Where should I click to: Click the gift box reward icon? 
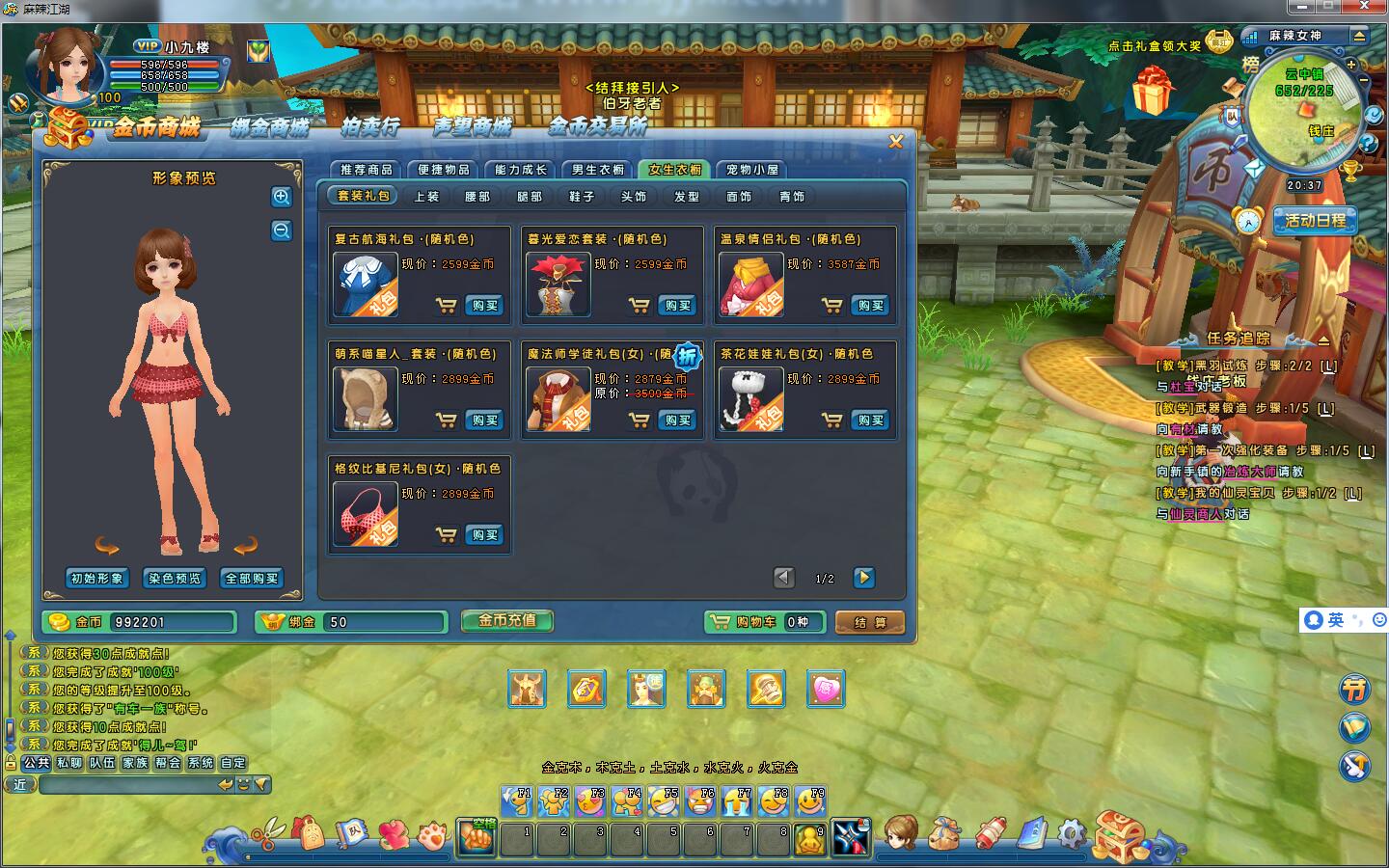click(1153, 91)
